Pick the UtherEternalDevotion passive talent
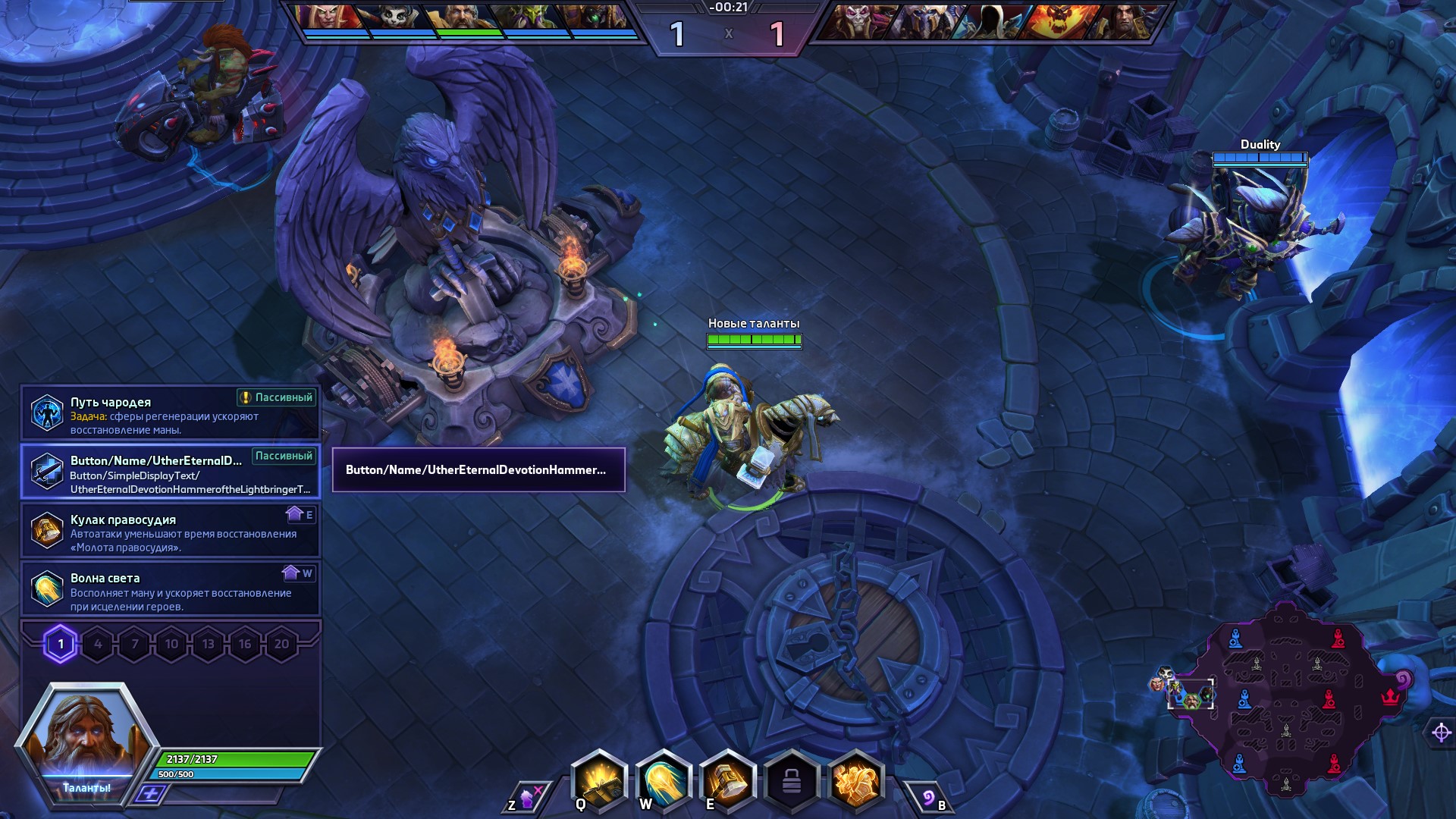 pyautogui.click(x=171, y=472)
